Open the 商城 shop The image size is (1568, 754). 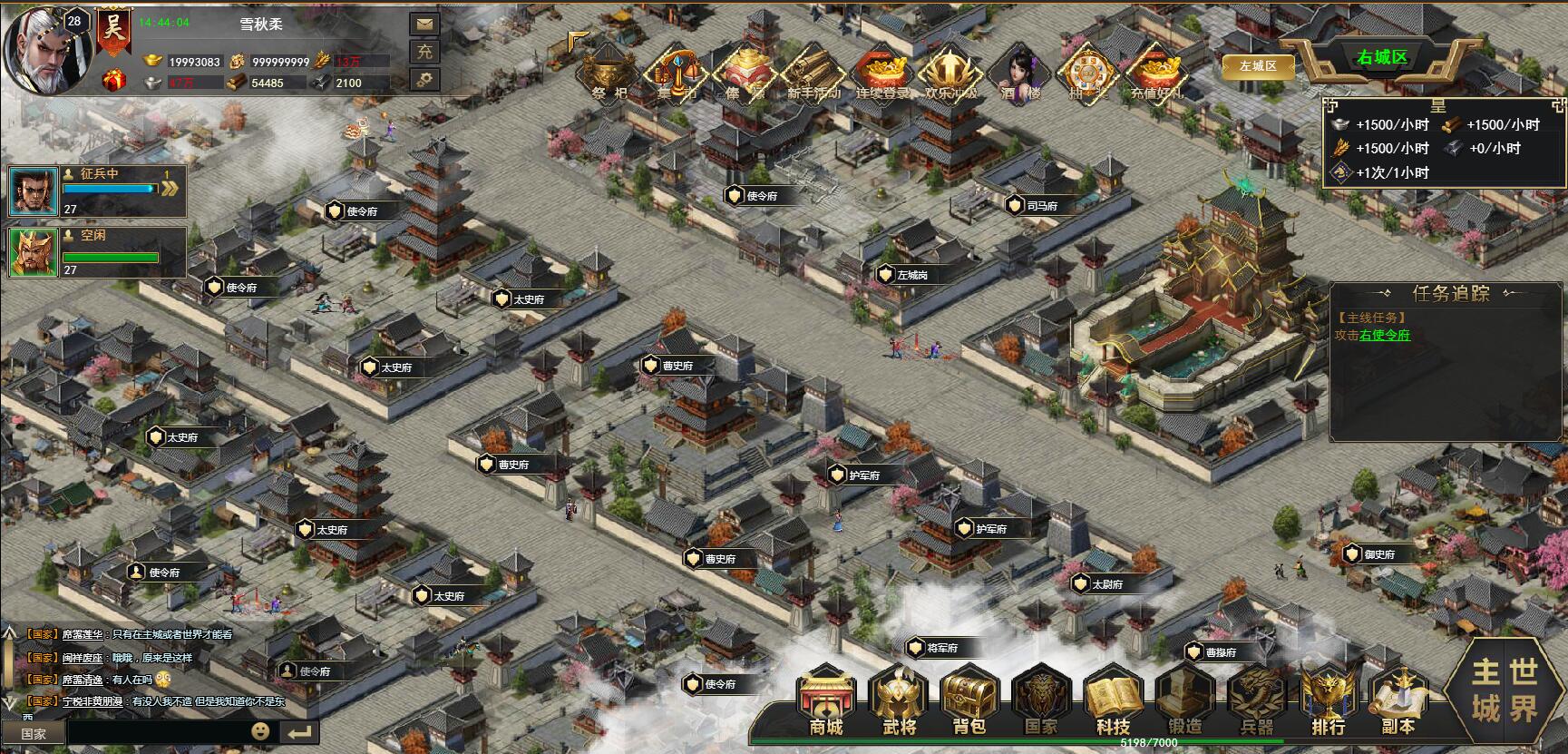click(826, 701)
